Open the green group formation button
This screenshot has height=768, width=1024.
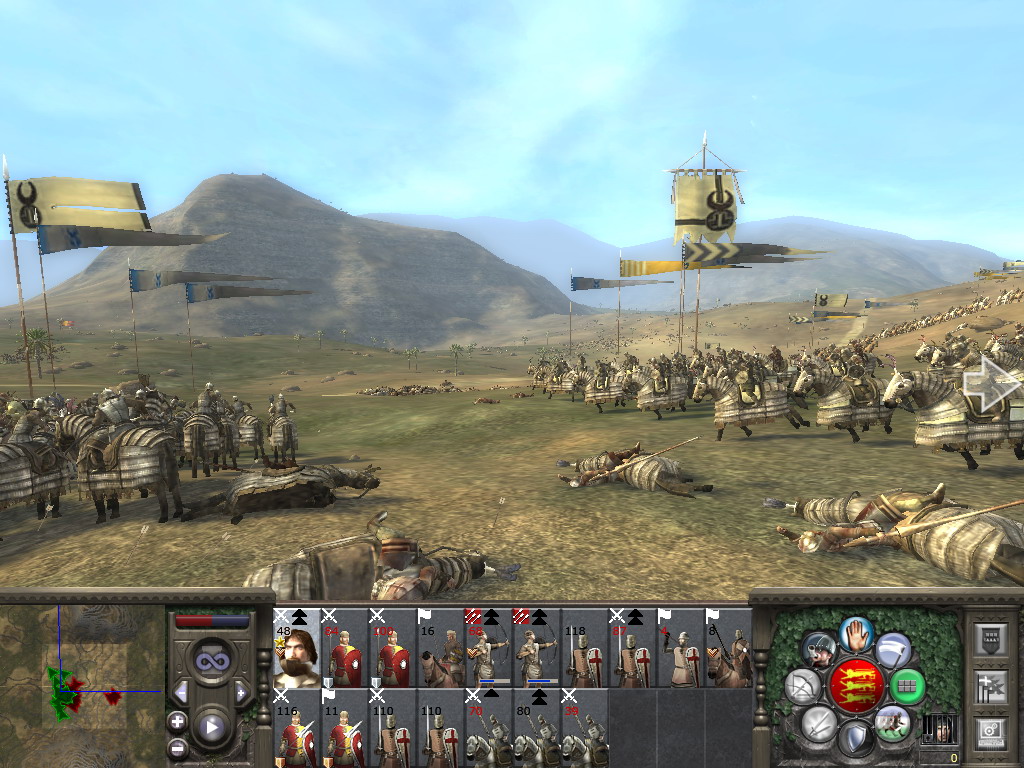click(908, 686)
